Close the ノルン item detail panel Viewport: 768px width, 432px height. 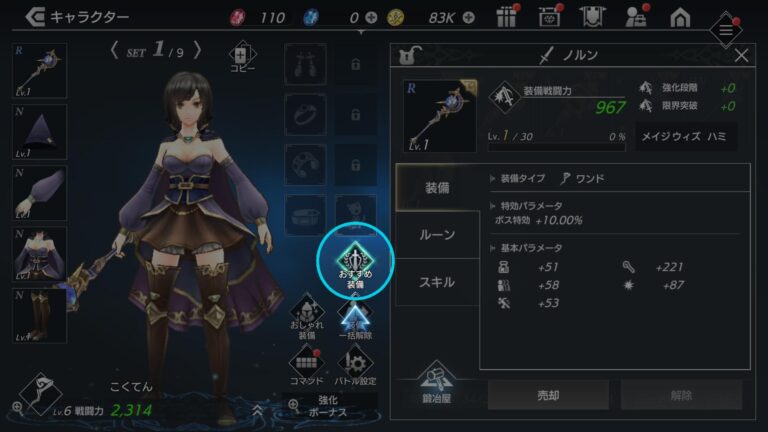pyautogui.click(x=741, y=56)
